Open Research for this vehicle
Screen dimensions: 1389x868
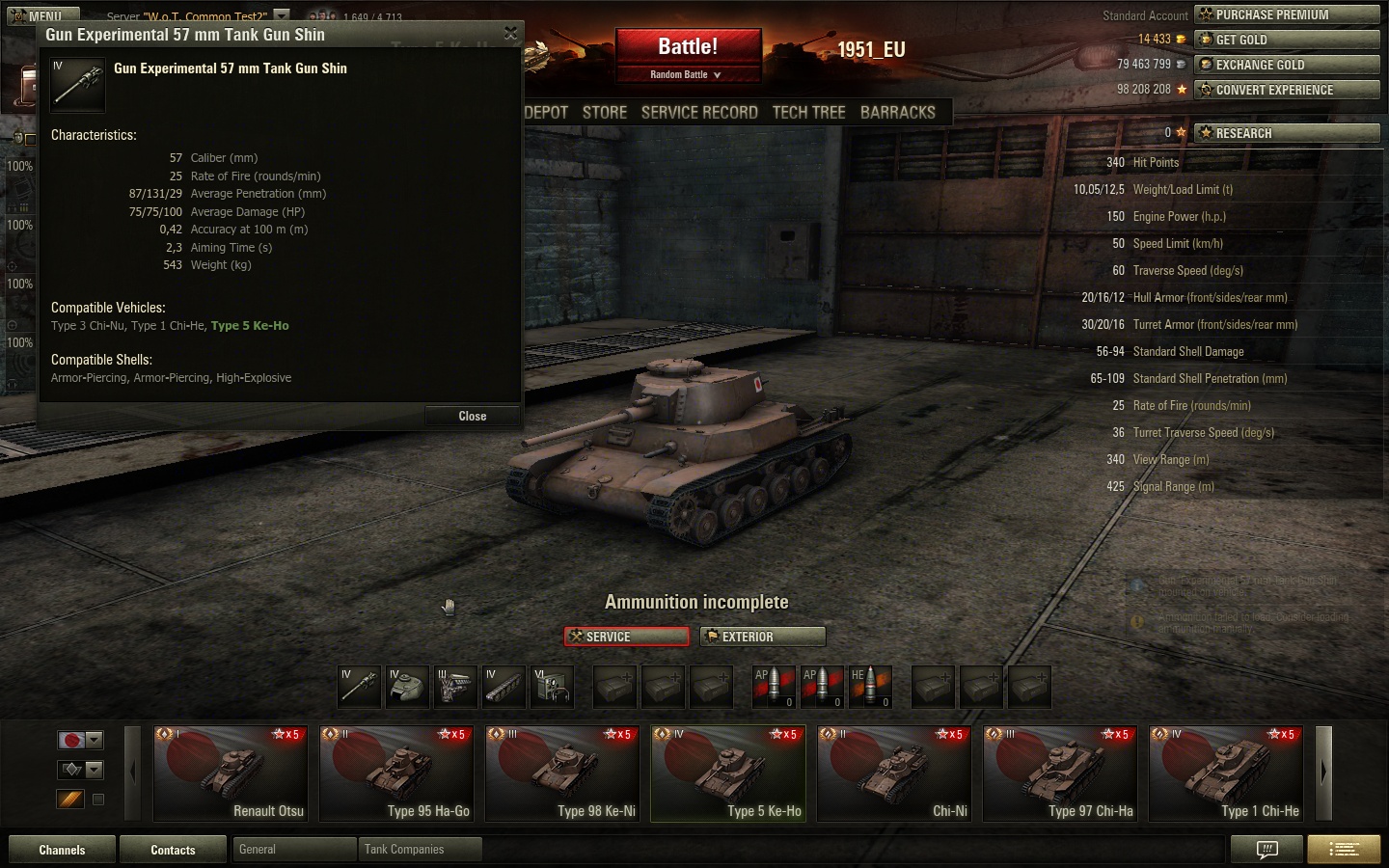point(1287,133)
